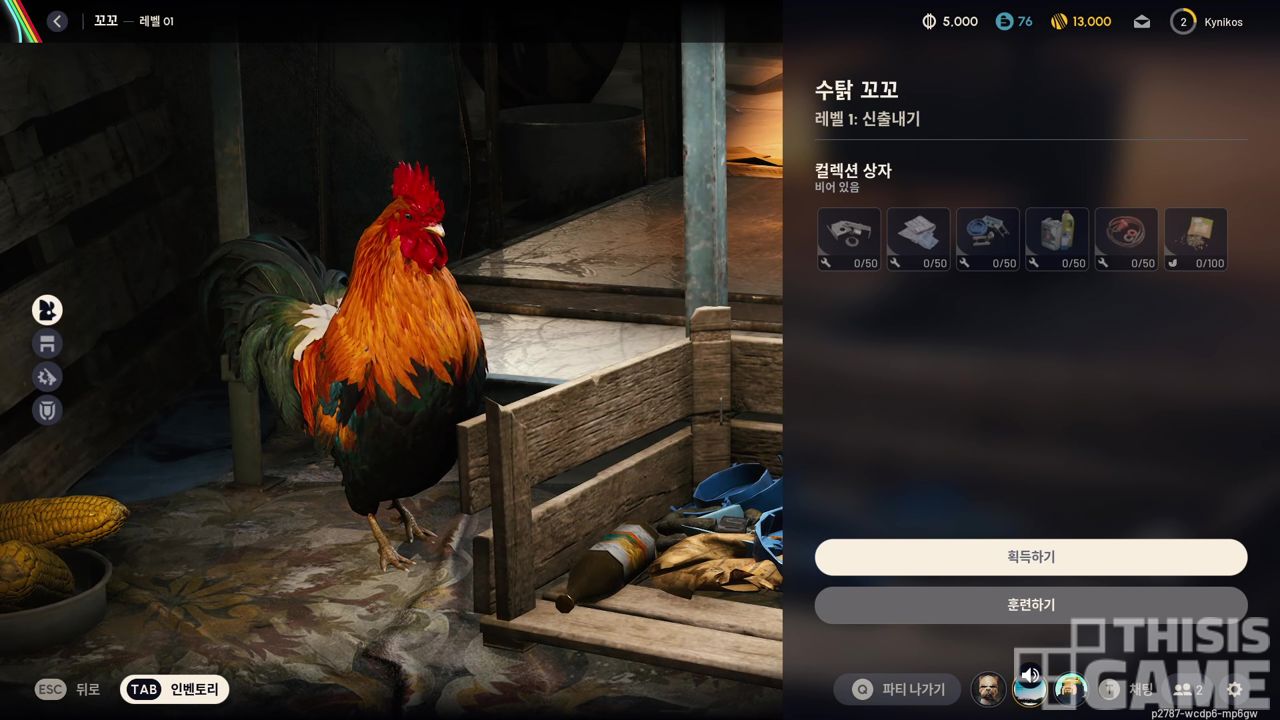Viewport: 1280px width, 720px height.
Task: Open the mail envelope icon
Action: [1141, 21]
